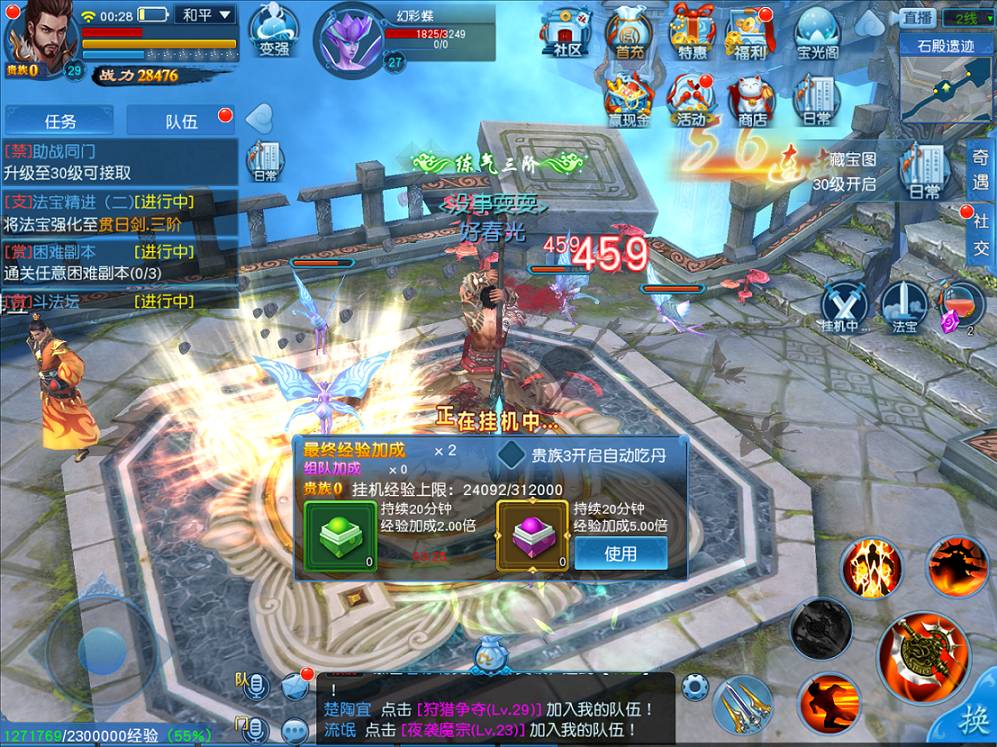Open the 任务 quest tab
997x747 pixels.
coord(59,121)
